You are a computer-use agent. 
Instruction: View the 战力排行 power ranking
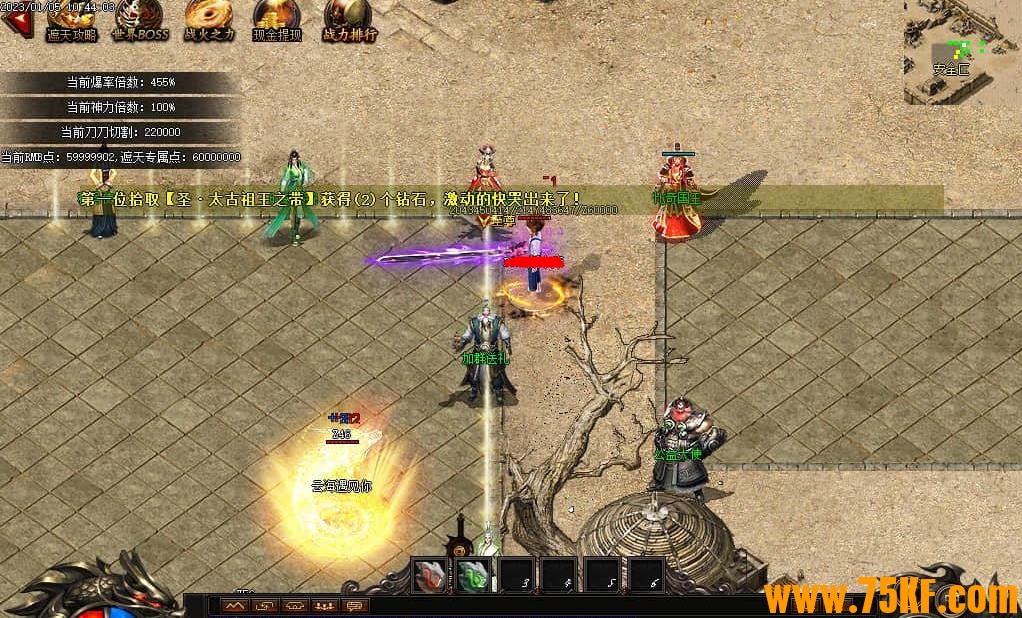[349, 20]
